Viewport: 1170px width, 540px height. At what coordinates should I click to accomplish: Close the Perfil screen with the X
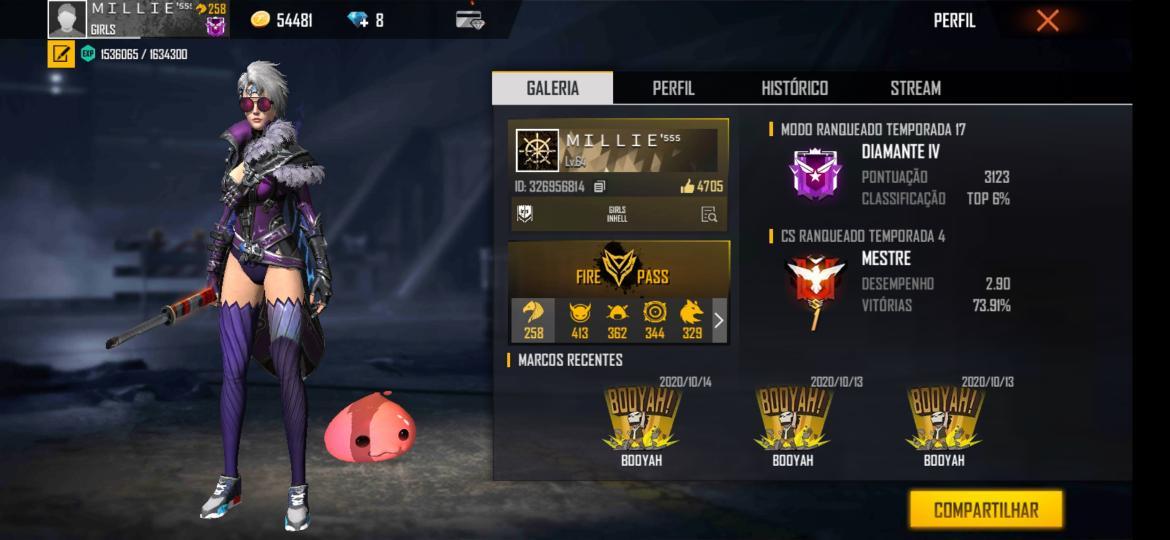point(1047,20)
